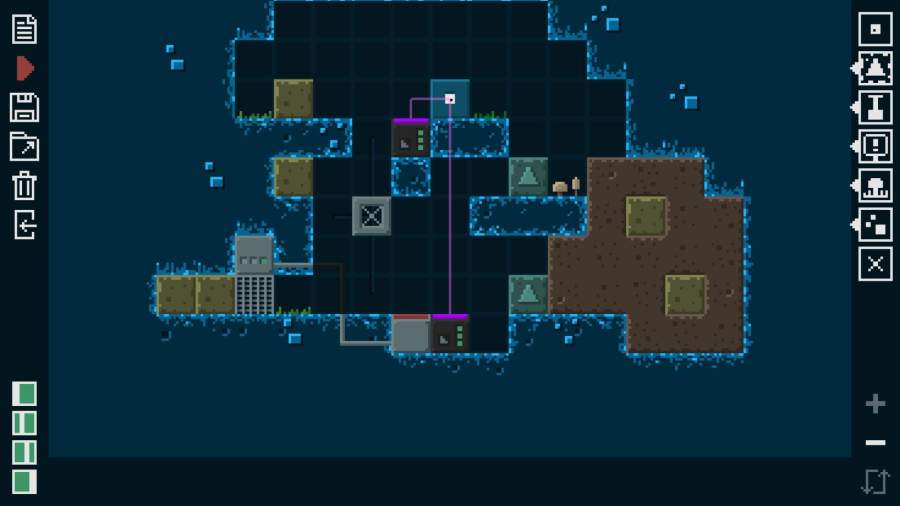Pick the pedestal-shaped palette tool

tap(876, 107)
